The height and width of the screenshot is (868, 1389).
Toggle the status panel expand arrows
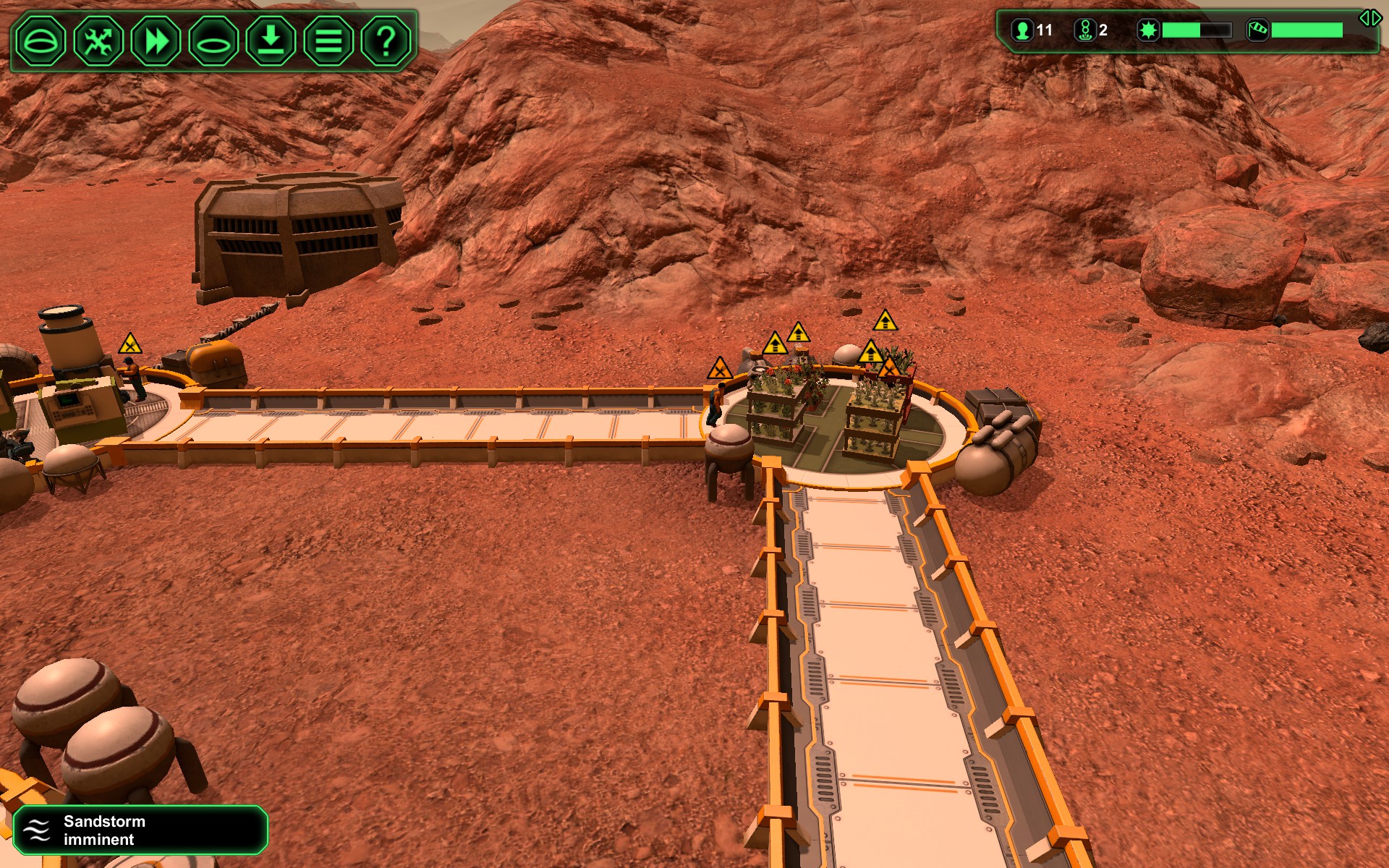[1369, 18]
